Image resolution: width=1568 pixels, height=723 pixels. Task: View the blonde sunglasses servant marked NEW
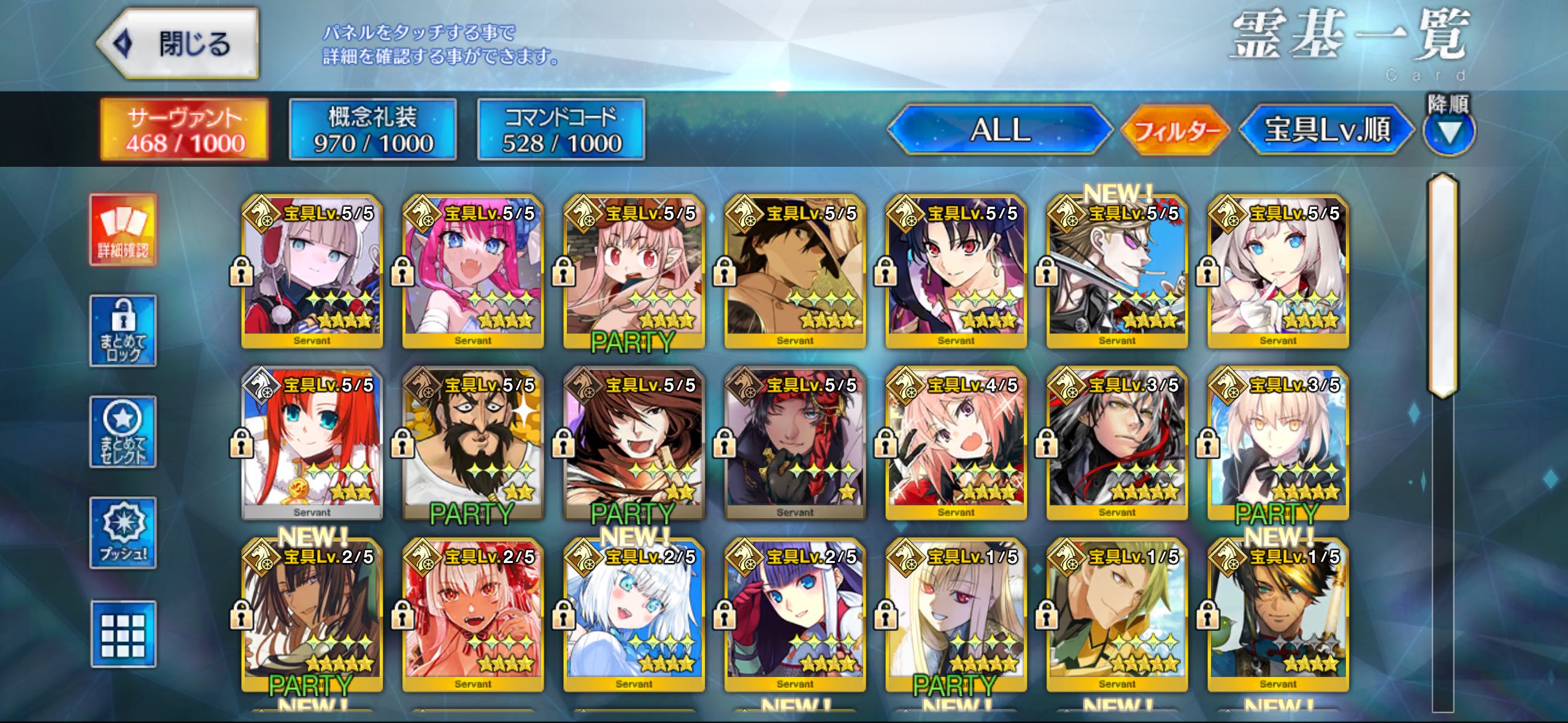pos(1117,272)
